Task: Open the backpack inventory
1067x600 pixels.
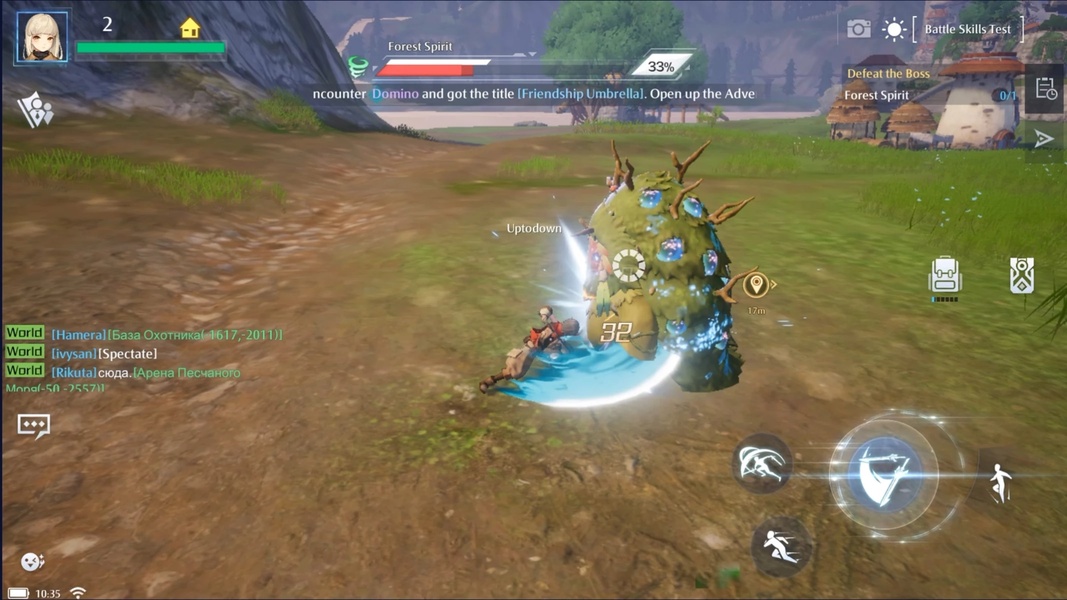Action: pyautogui.click(x=944, y=277)
